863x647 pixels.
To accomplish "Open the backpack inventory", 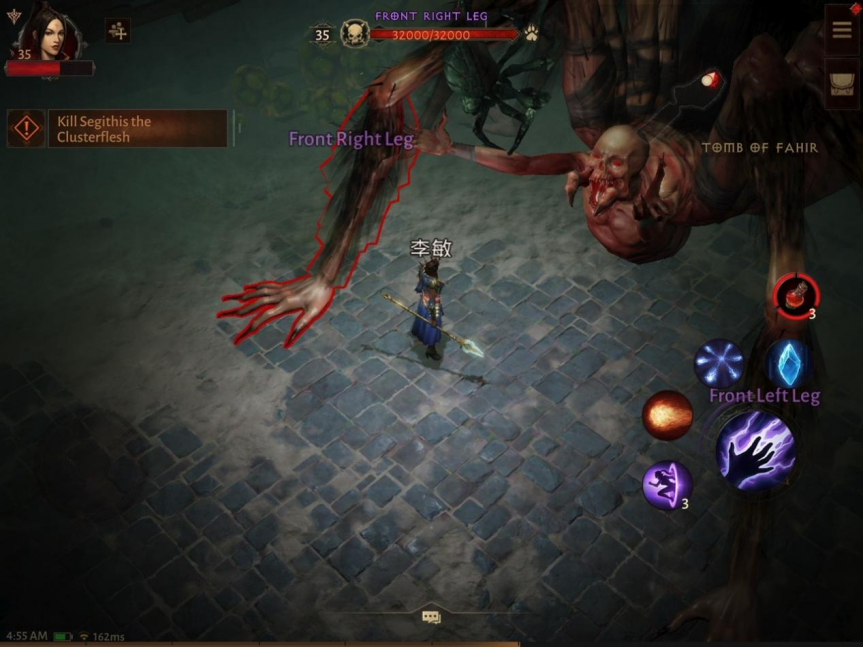I will coord(842,82).
